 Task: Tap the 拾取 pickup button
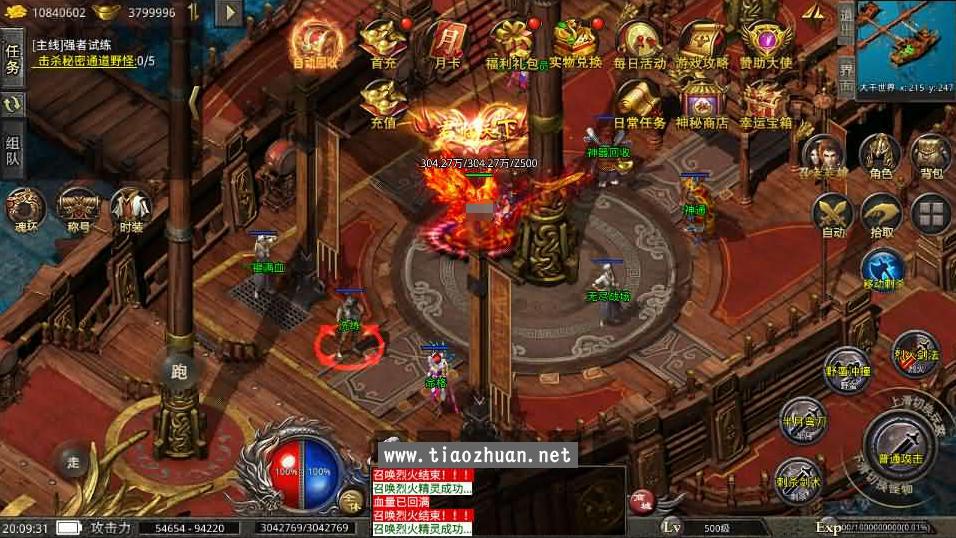881,214
